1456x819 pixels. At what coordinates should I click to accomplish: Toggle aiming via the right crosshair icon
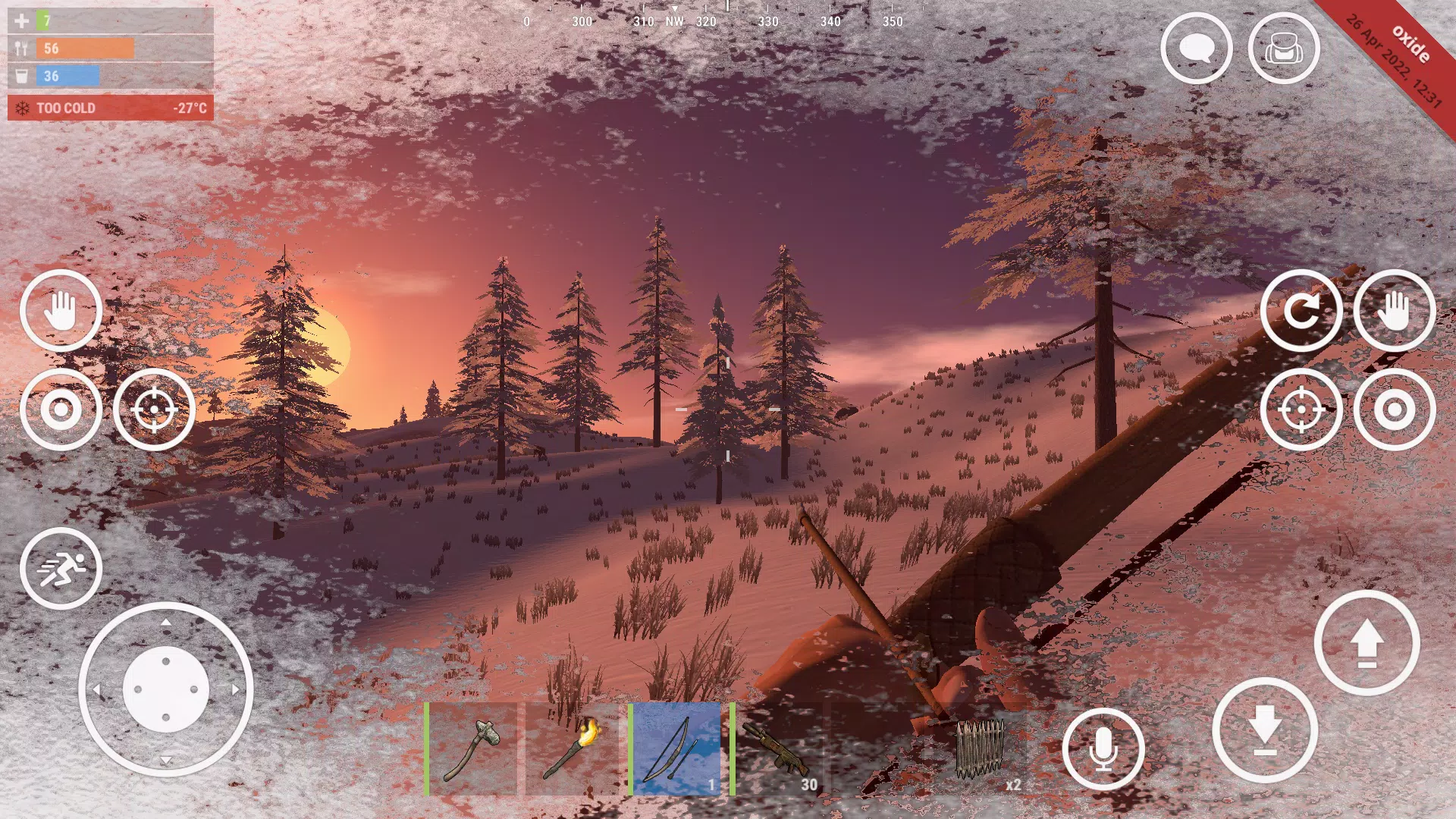[1302, 409]
